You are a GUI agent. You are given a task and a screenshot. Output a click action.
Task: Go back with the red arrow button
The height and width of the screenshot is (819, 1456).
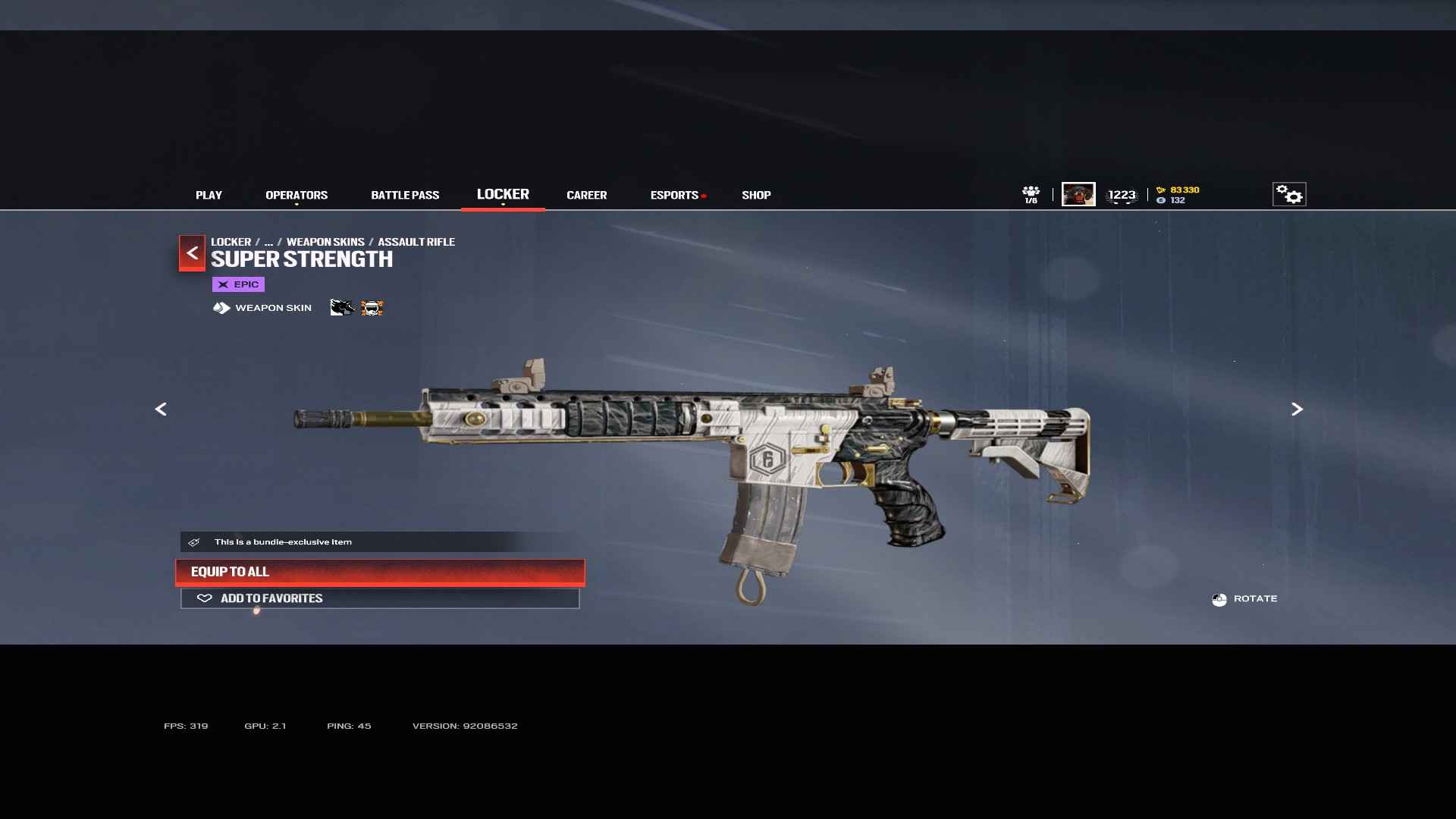click(x=192, y=253)
